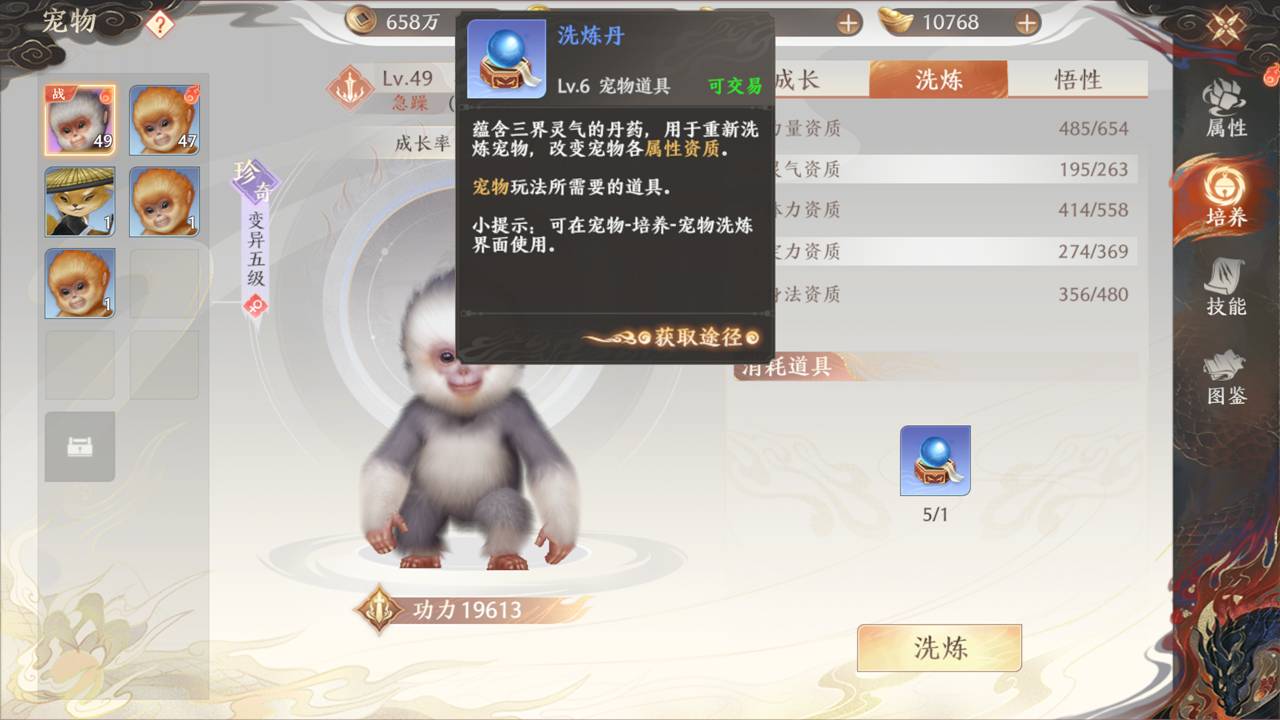1280x720 pixels.
Task: Click the gold ingot currency icon
Action: point(895,20)
